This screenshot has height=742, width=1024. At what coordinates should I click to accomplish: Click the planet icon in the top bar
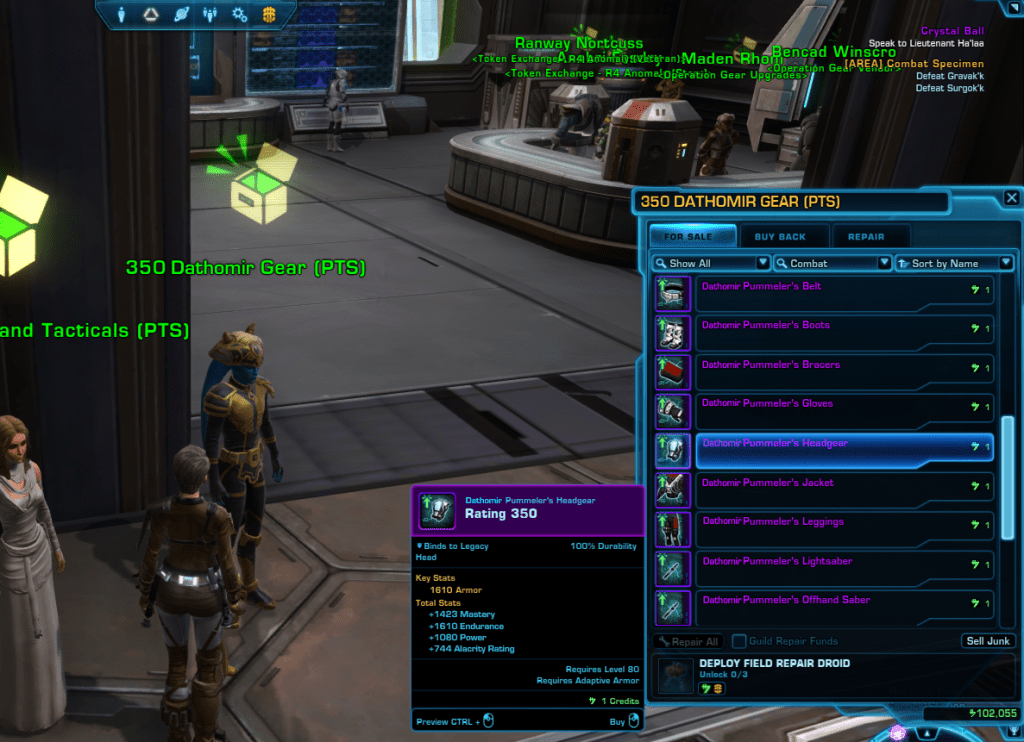181,14
